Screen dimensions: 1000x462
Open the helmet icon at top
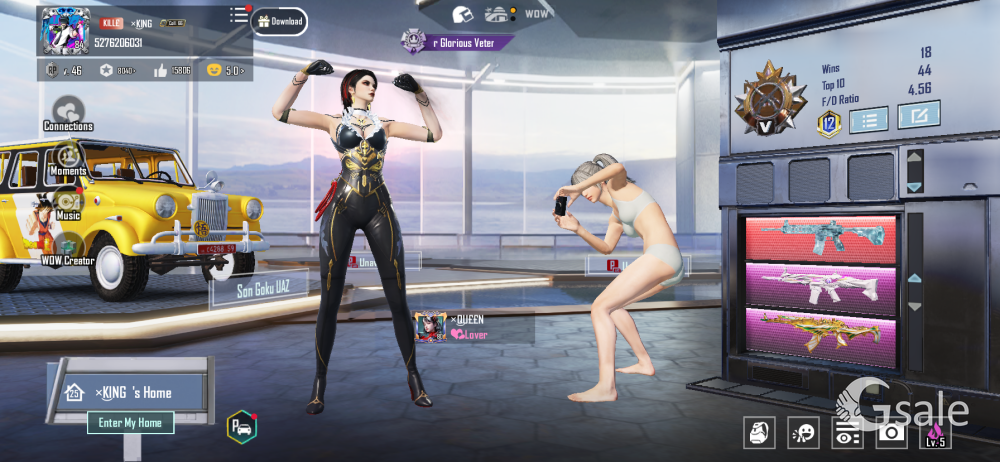tap(462, 14)
